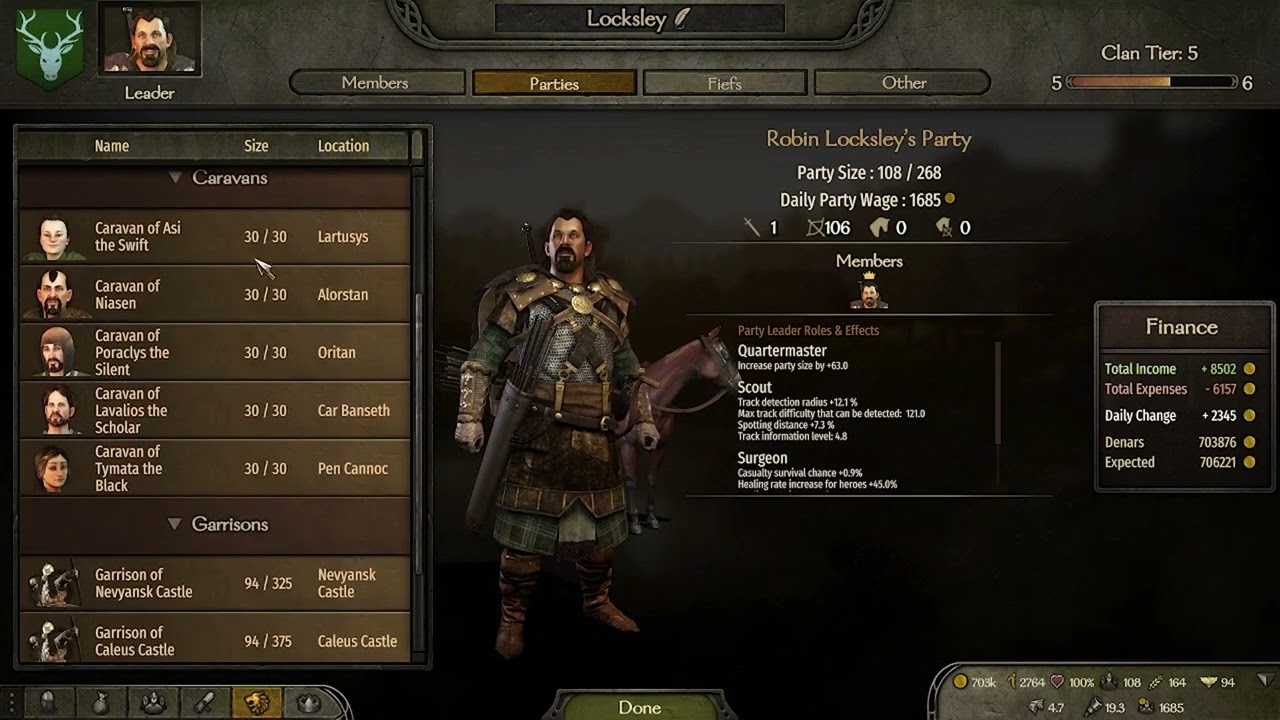Select Garrison of Nevyansk Castle row
Screen dimensions: 1280x720
point(215,583)
